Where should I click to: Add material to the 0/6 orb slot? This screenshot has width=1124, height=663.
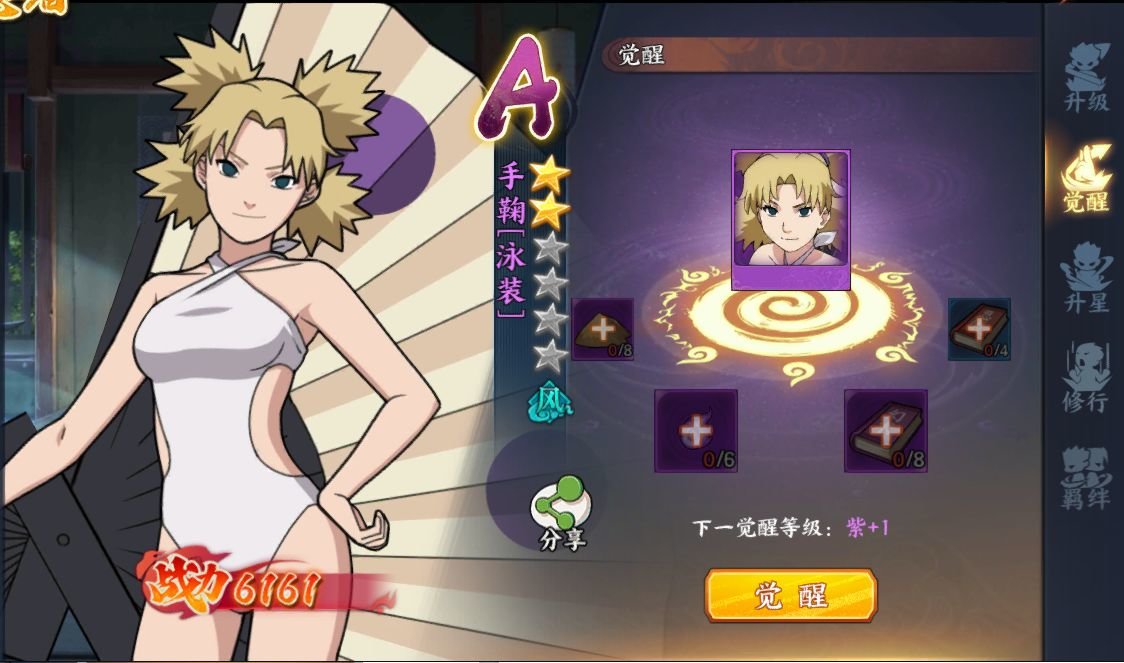696,430
